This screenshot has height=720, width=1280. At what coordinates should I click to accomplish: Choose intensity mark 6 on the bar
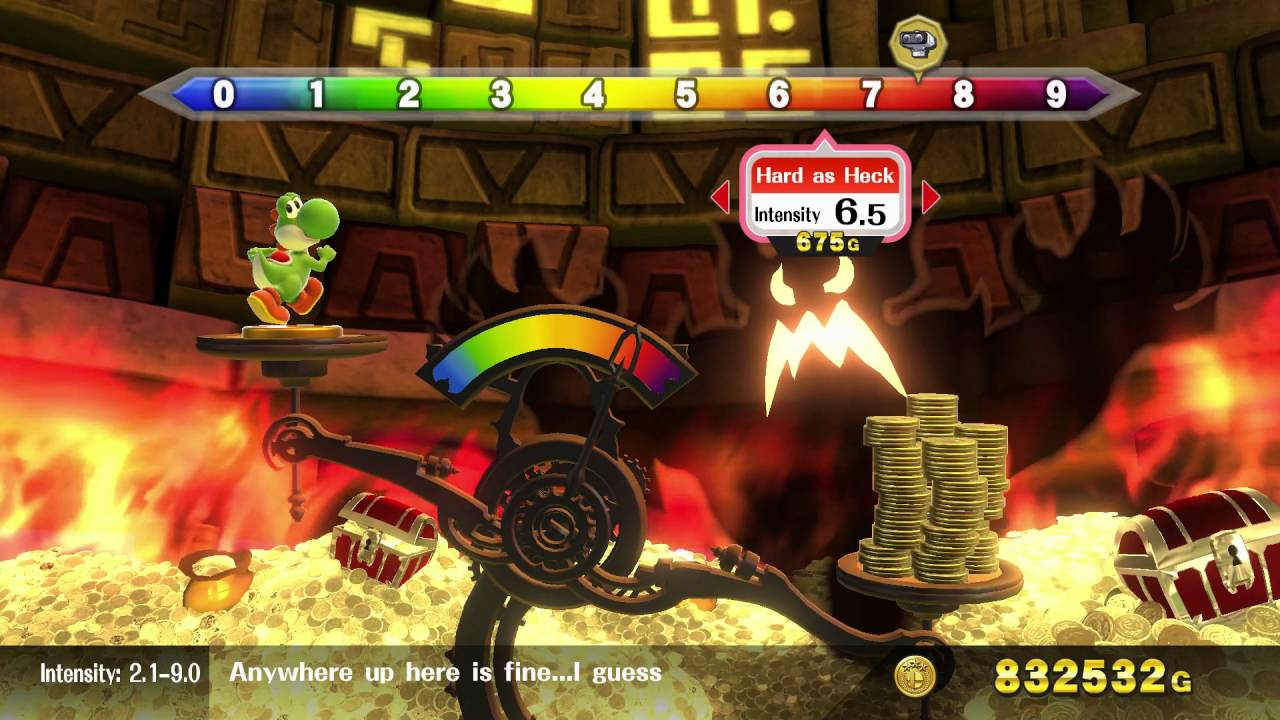(x=779, y=95)
